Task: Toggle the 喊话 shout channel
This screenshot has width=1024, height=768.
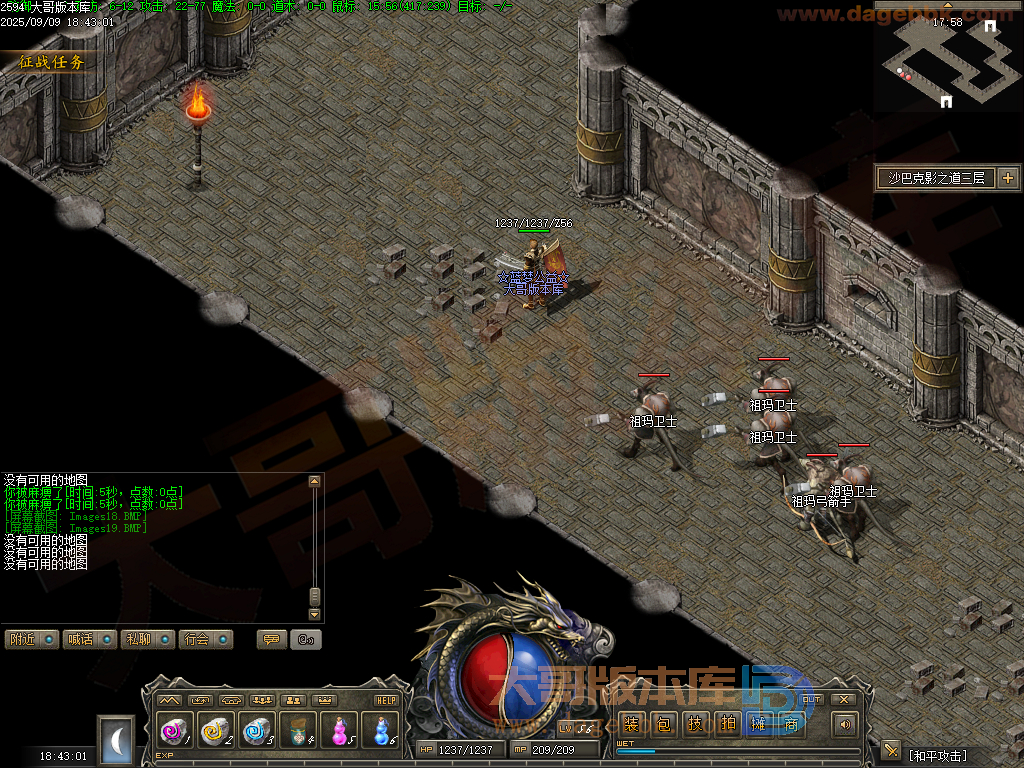Action: pos(89,639)
